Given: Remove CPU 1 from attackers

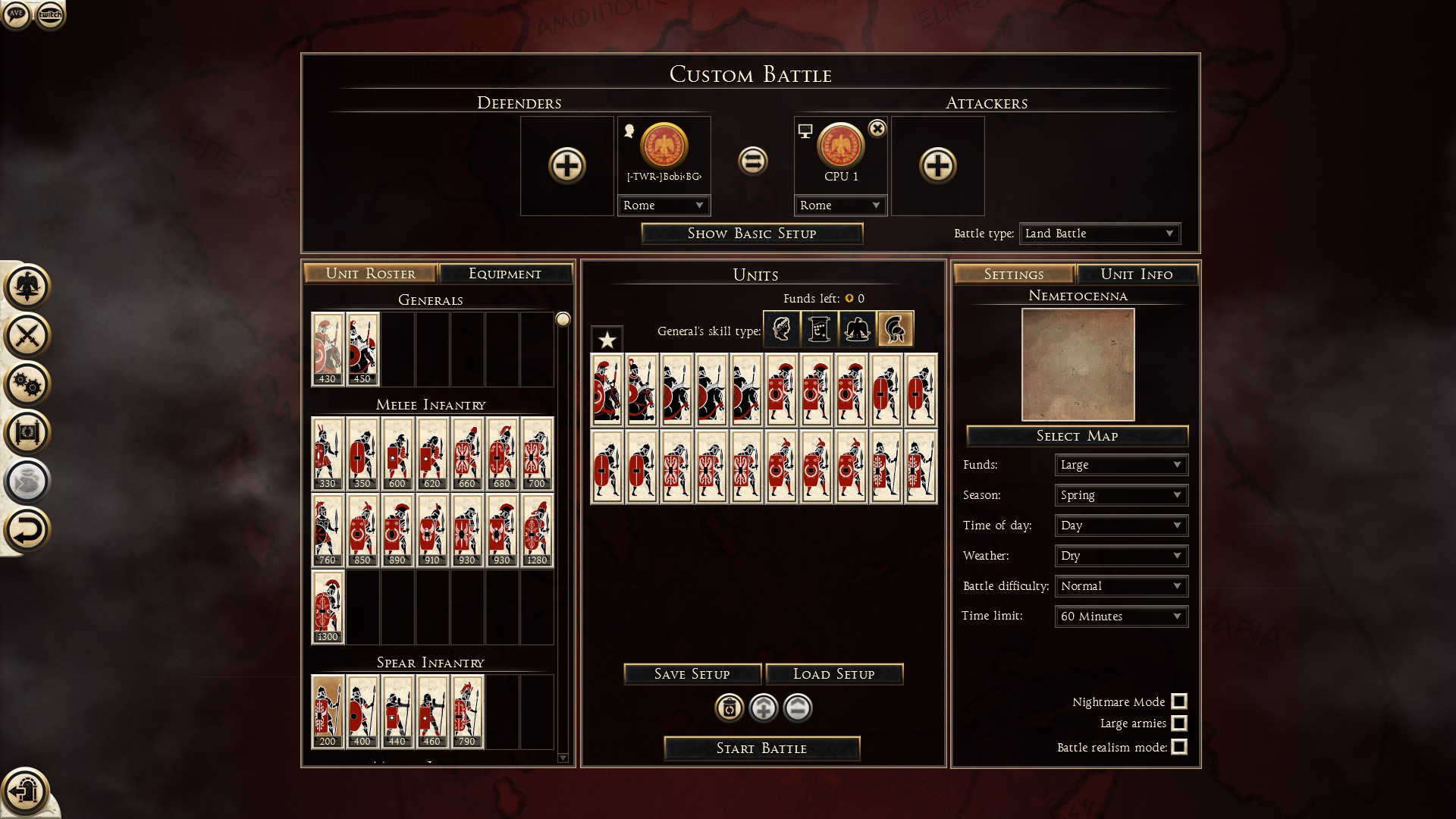Looking at the screenshot, I should pos(877,129).
